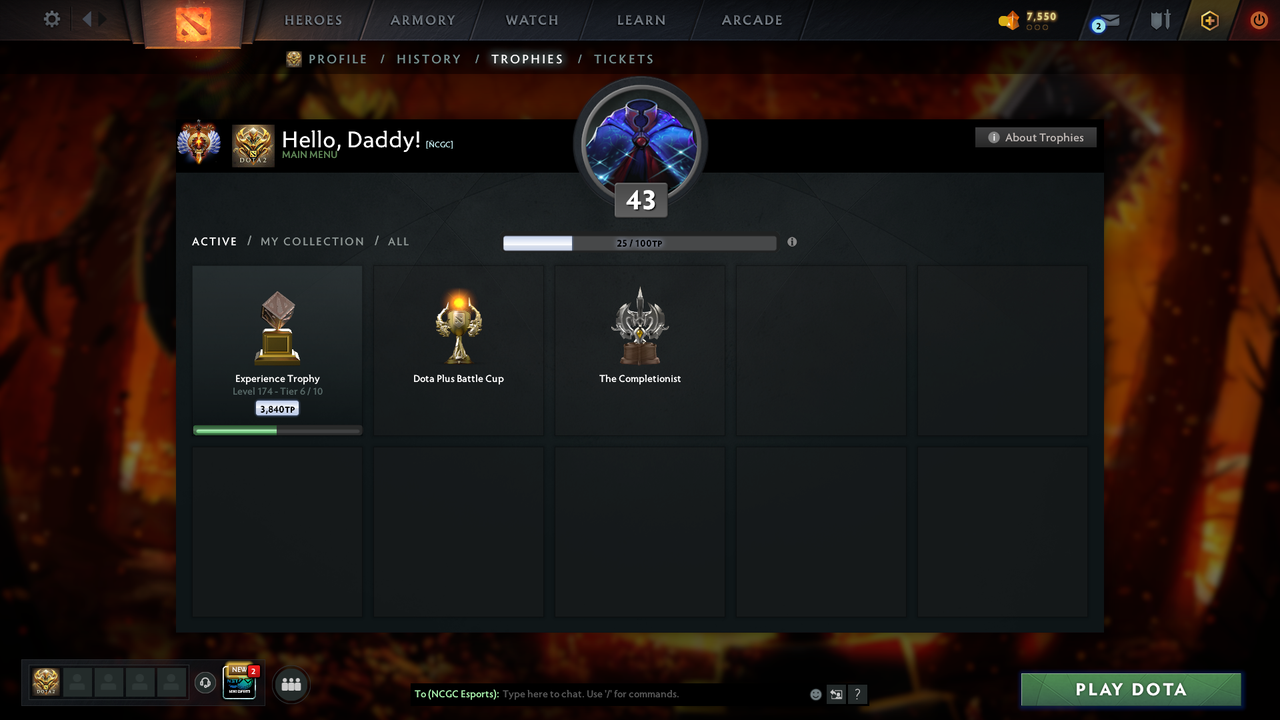
Task: Click the 25/100 TP progress bar
Action: coord(640,242)
